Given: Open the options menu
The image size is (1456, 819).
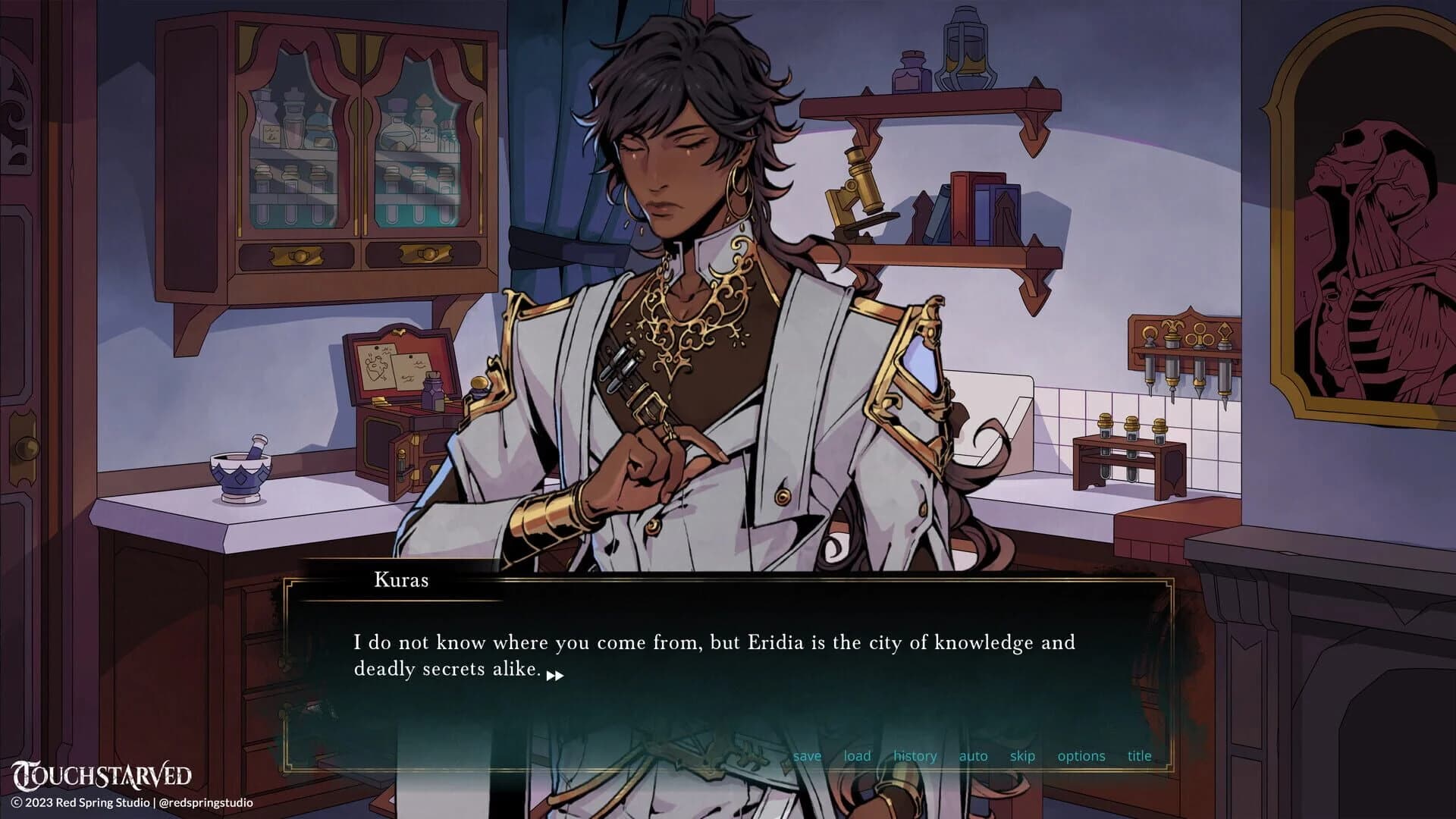Looking at the screenshot, I should pos(1081,756).
